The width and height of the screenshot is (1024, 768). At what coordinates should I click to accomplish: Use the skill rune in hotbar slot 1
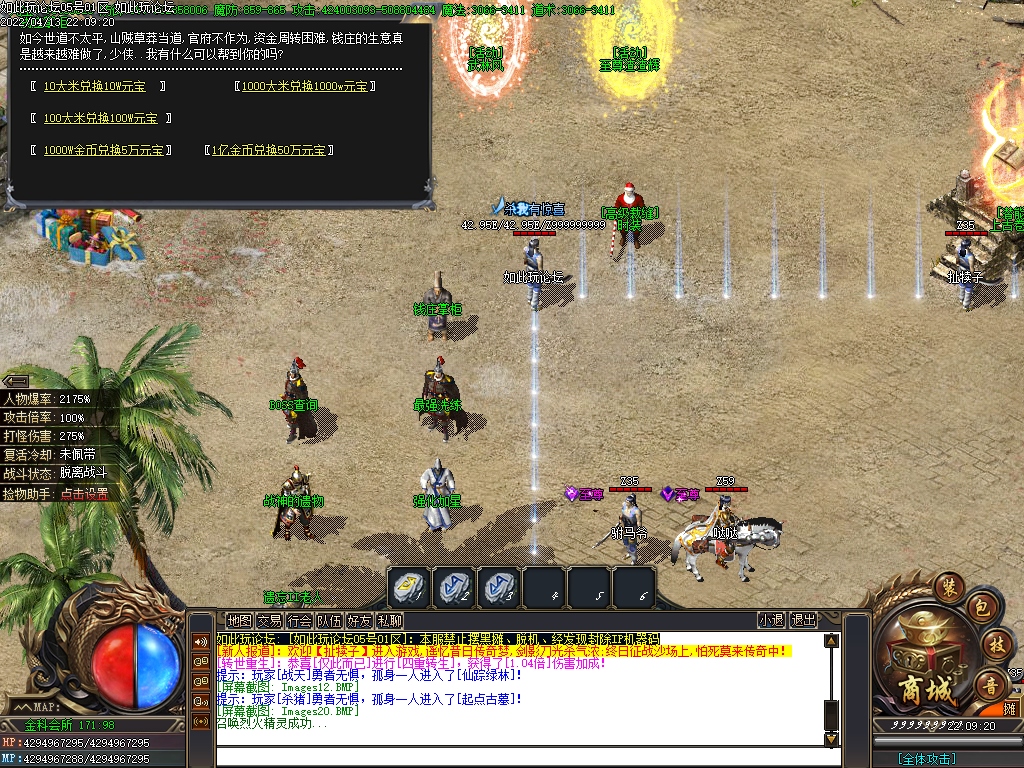click(408, 588)
